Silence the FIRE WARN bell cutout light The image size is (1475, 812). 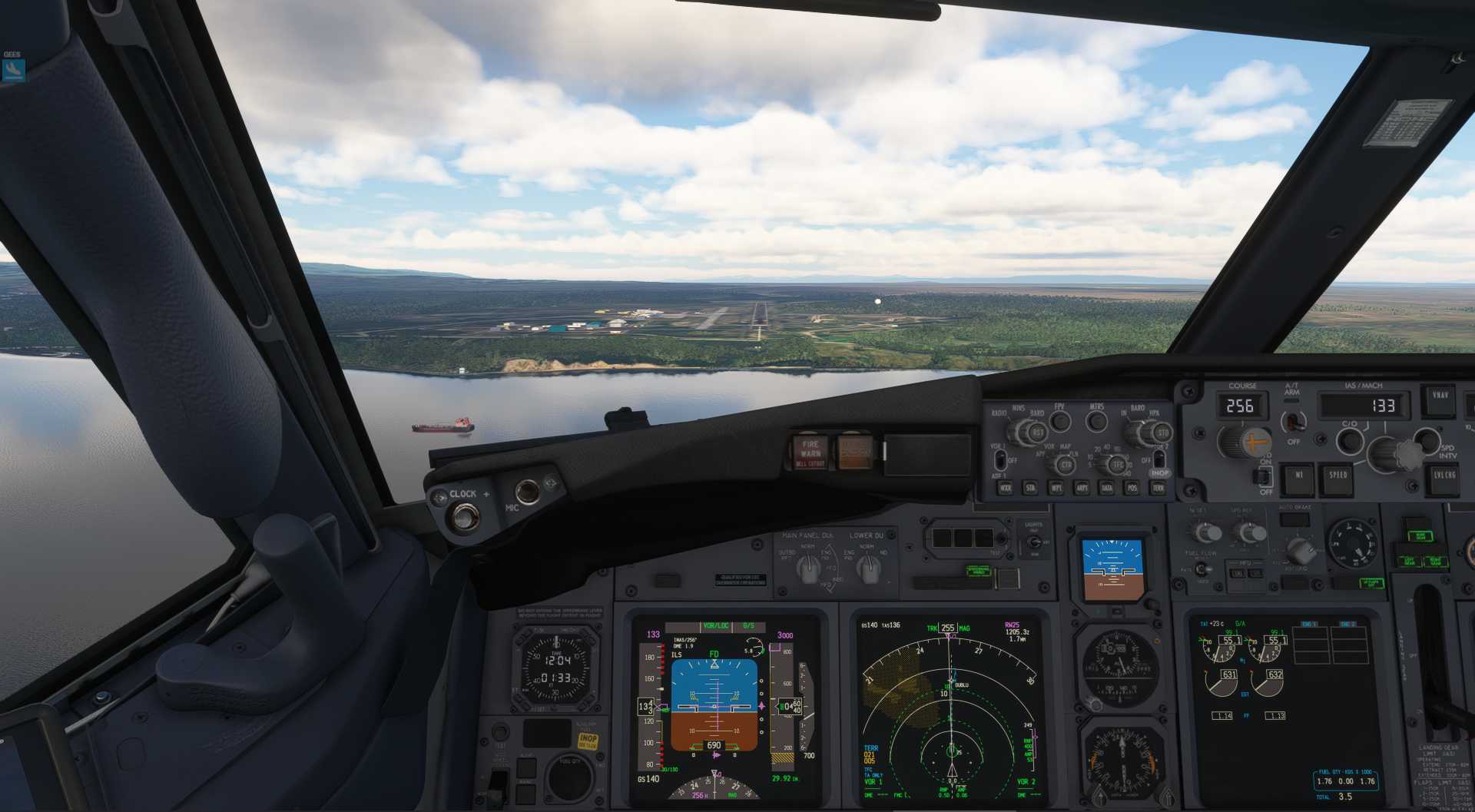pos(810,453)
